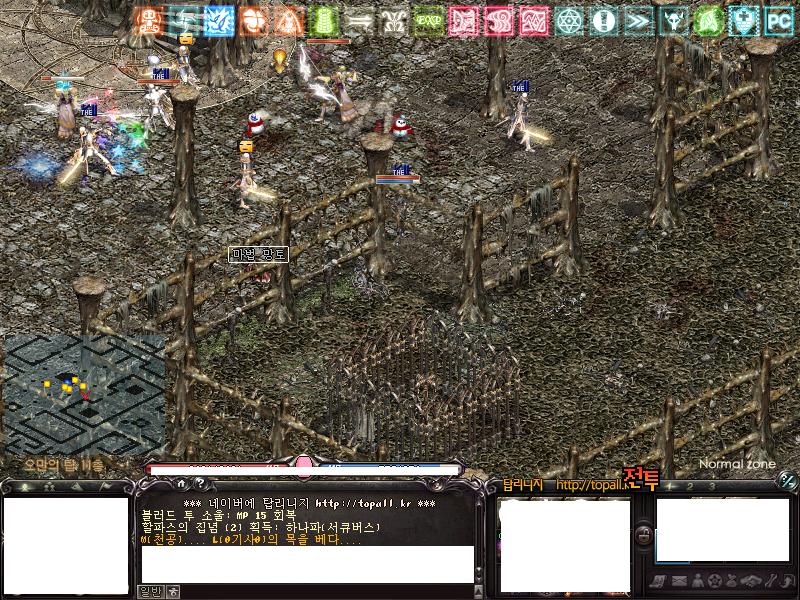Open the character silhouette icon
Image resolution: width=800 pixels, height=600 pixels.
(x=696, y=582)
